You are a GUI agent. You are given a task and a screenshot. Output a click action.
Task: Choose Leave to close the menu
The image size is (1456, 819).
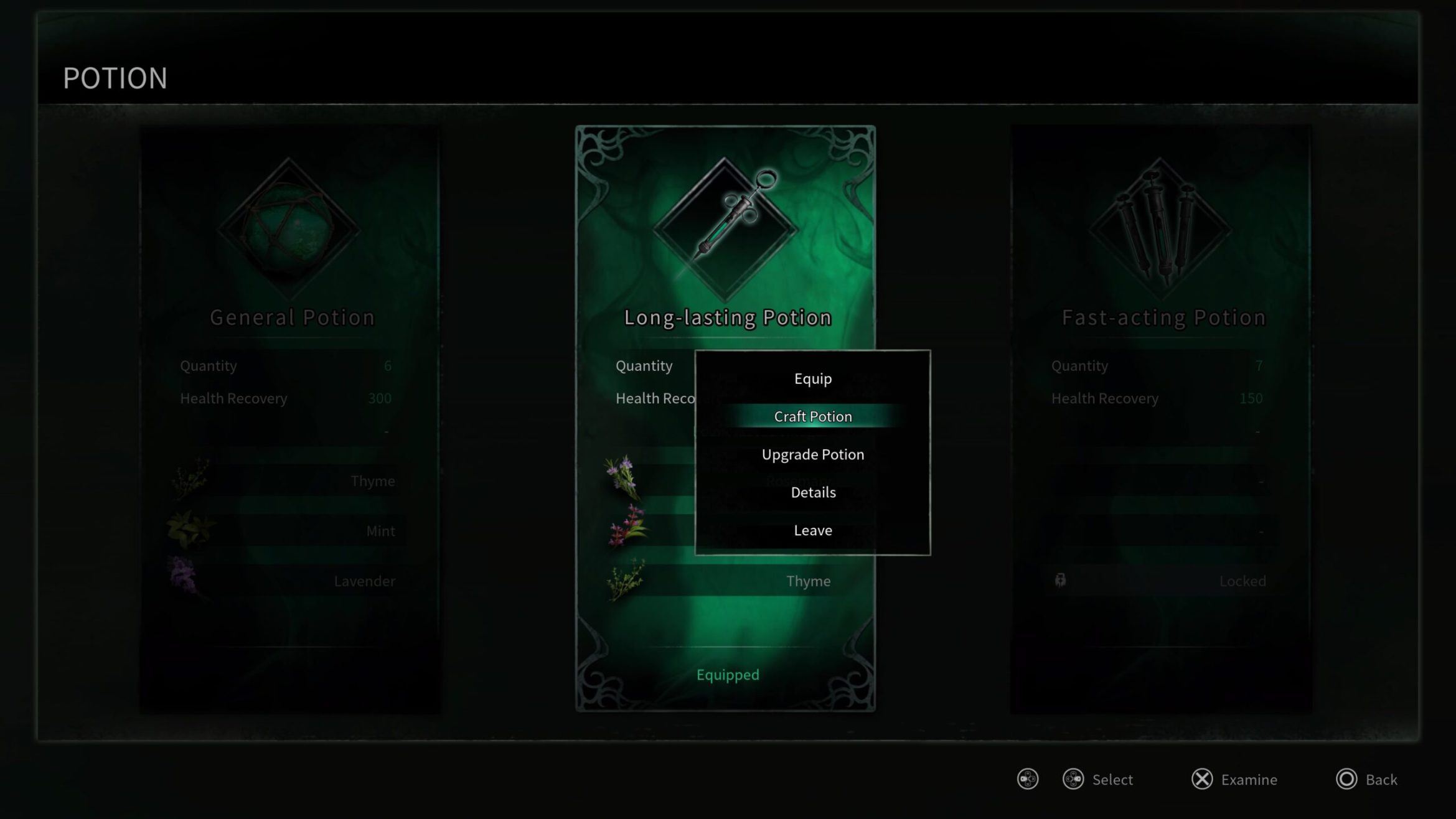(812, 530)
